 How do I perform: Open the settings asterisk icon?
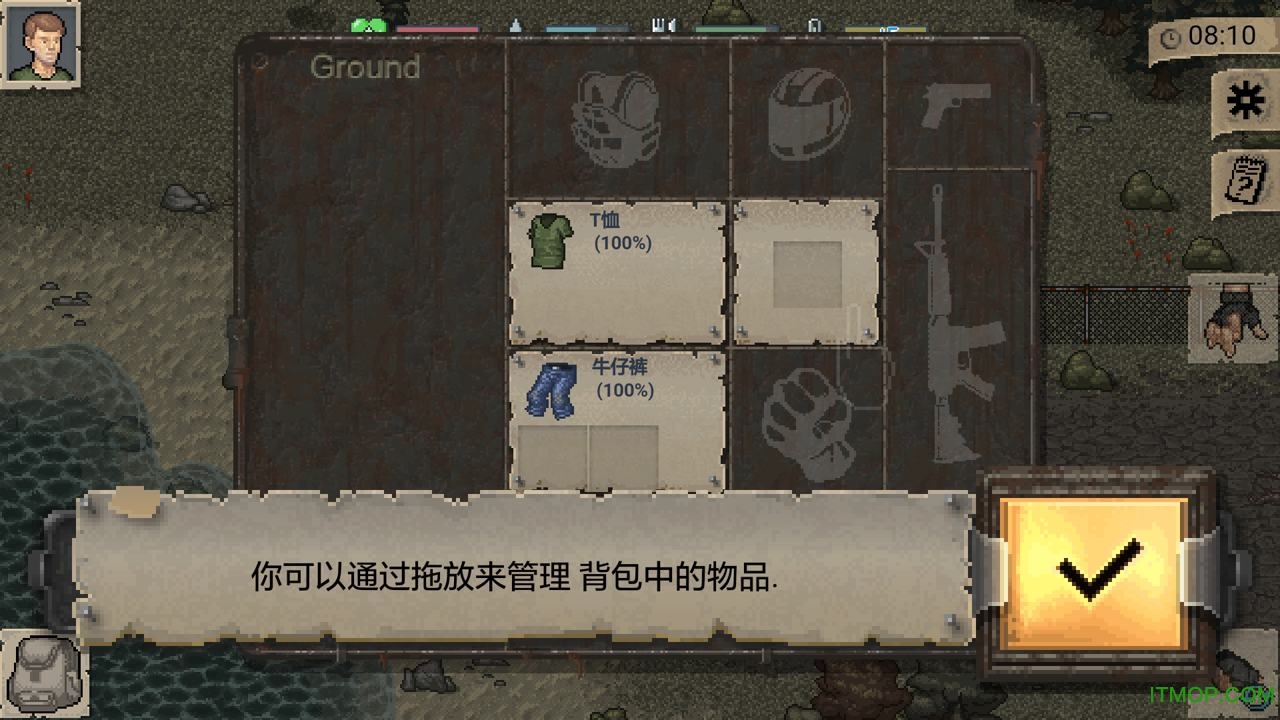tap(1243, 98)
